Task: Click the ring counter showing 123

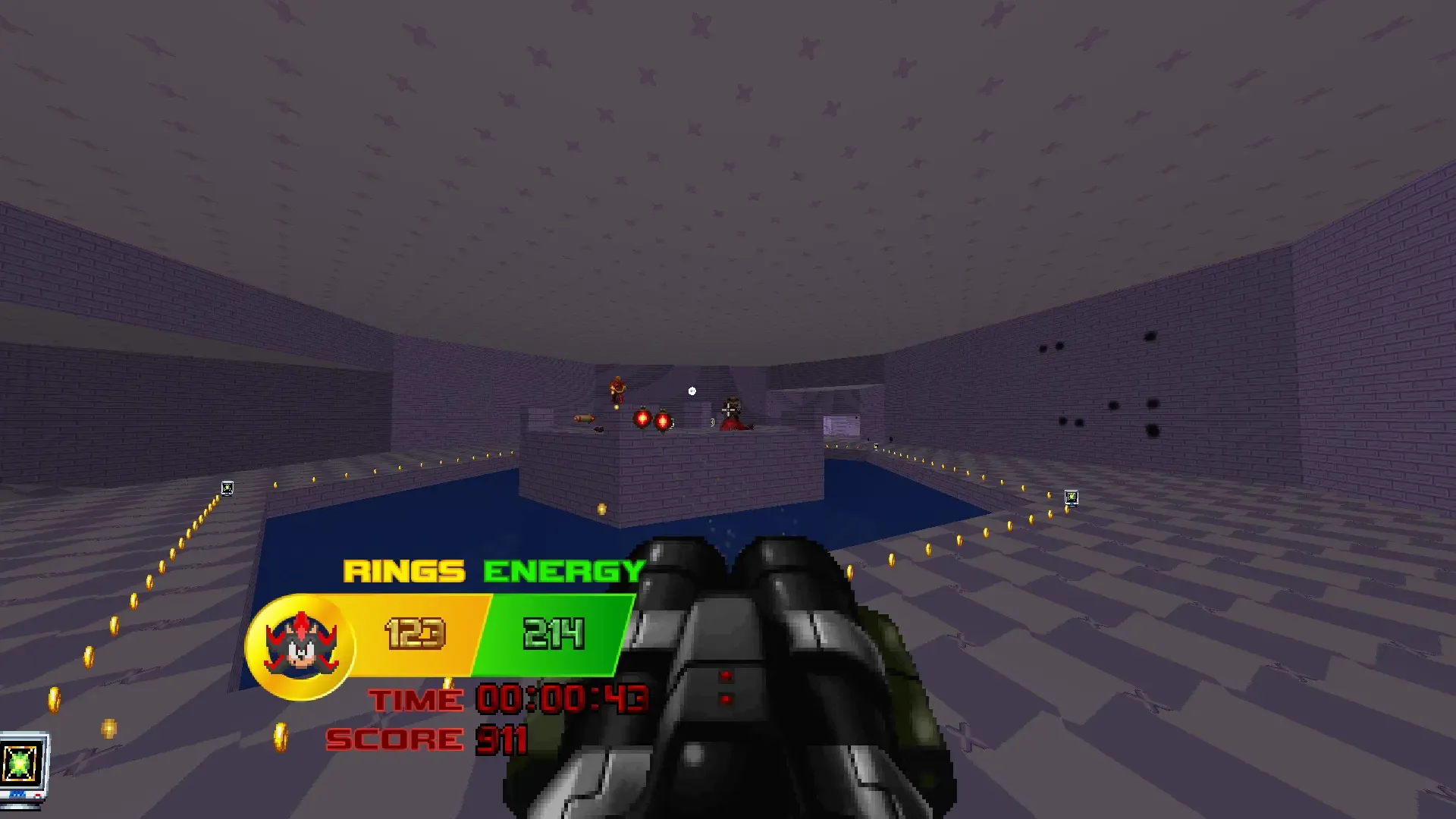Action: pyautogui.click(x=413, y=634)
